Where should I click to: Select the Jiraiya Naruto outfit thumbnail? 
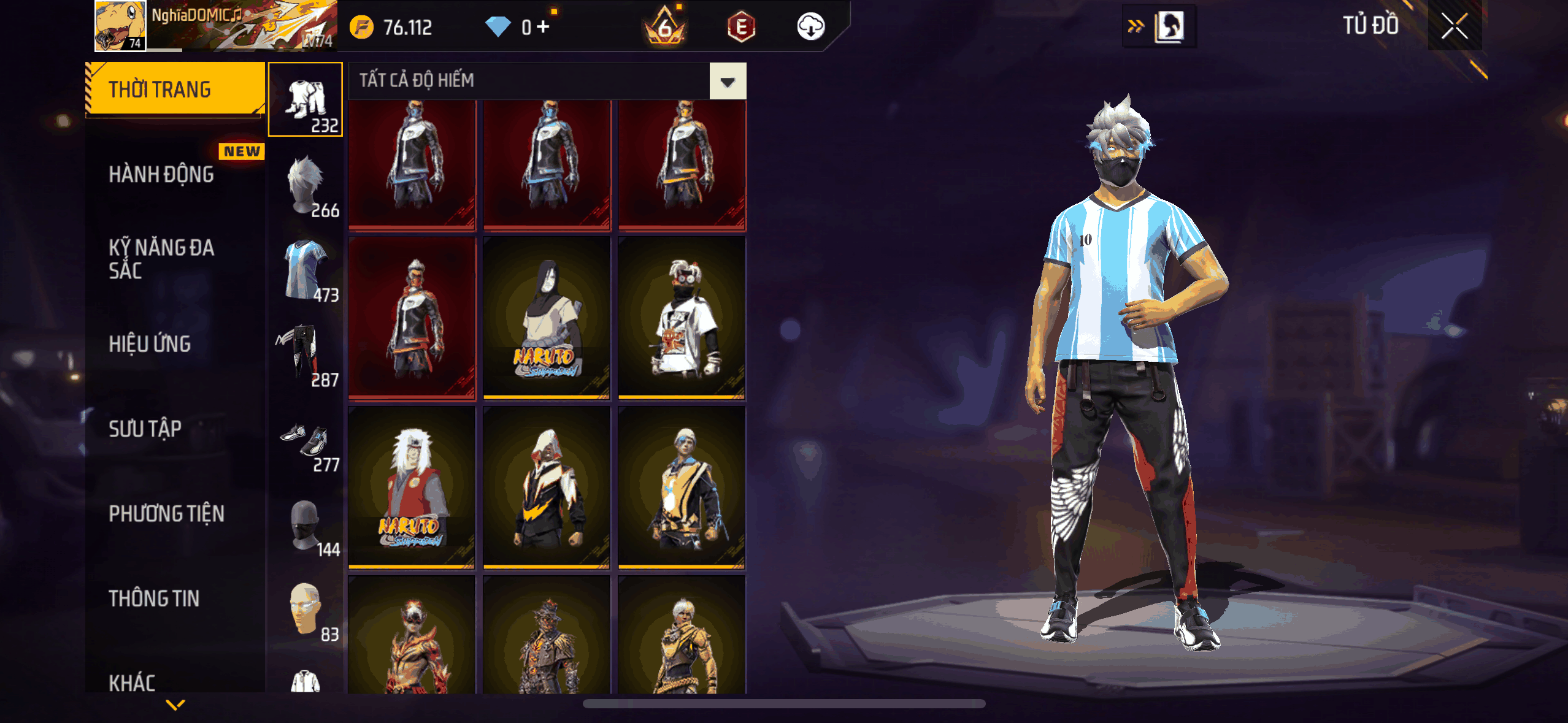point(412,488)
